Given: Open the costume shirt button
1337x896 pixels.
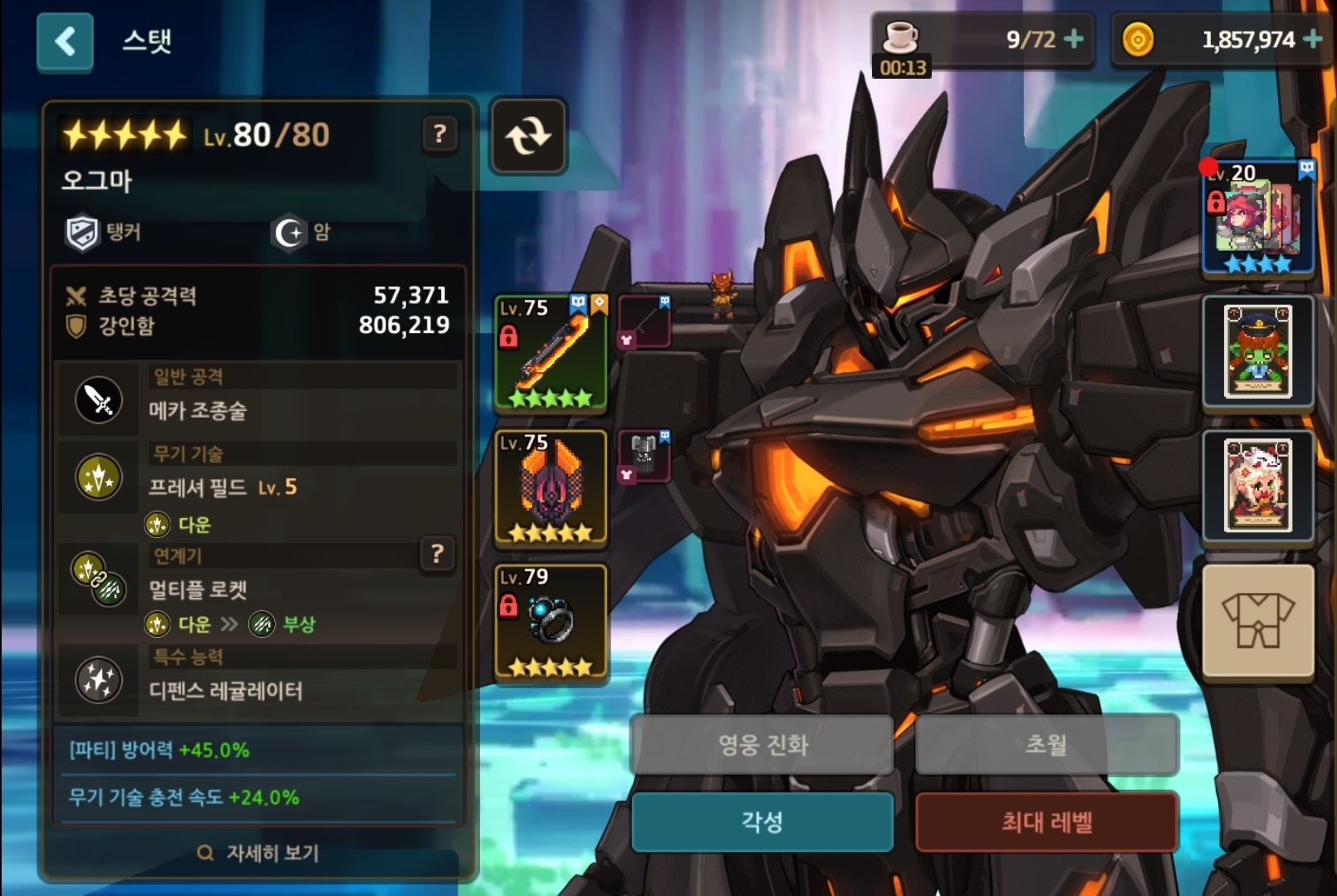Looking at the screenshot, I should coord(1258,620).
